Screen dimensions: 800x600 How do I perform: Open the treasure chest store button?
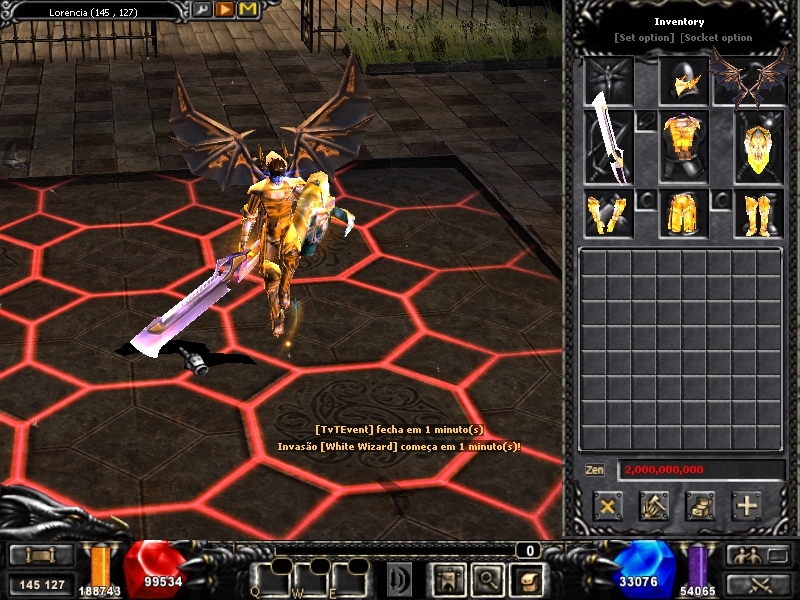[700, 505]
